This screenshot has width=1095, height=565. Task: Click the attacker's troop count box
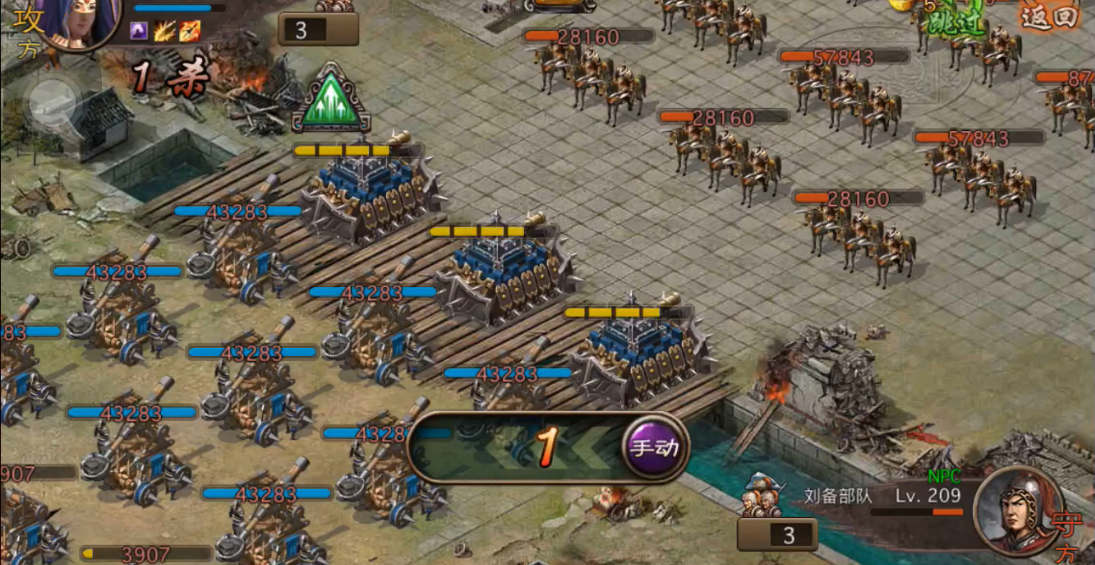coord(317,29)
